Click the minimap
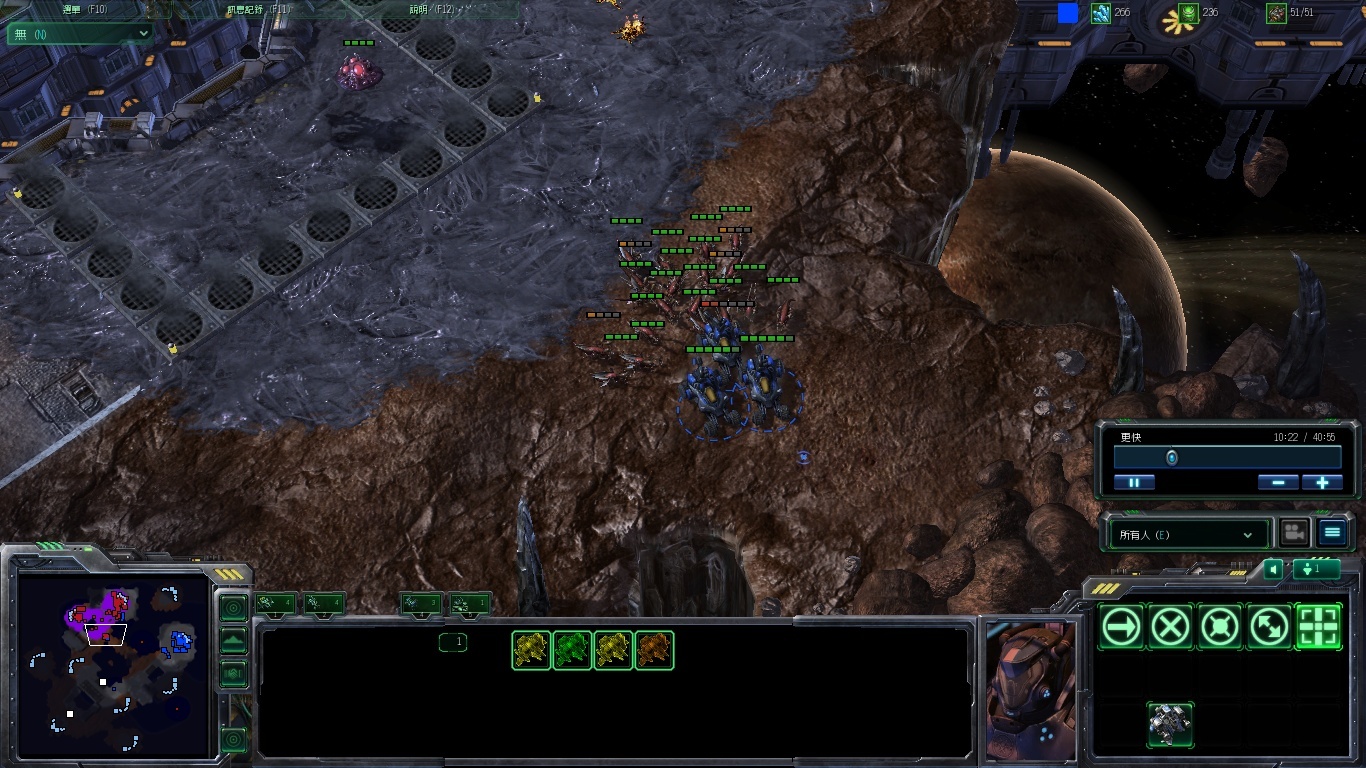Viewport: 1366px width, 768px height. [110, 662]
